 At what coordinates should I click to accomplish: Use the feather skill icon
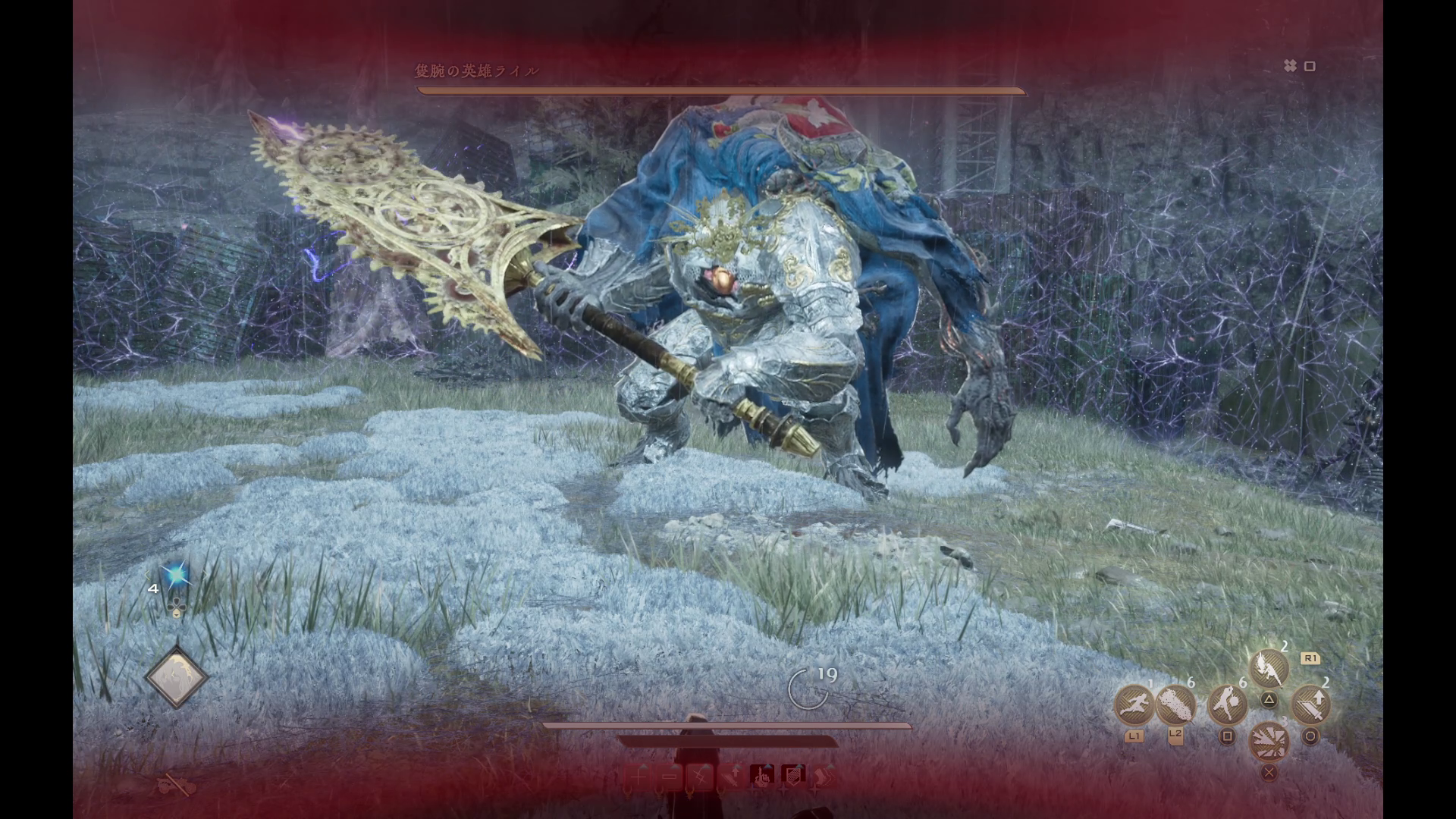(x=1175, y=706)
